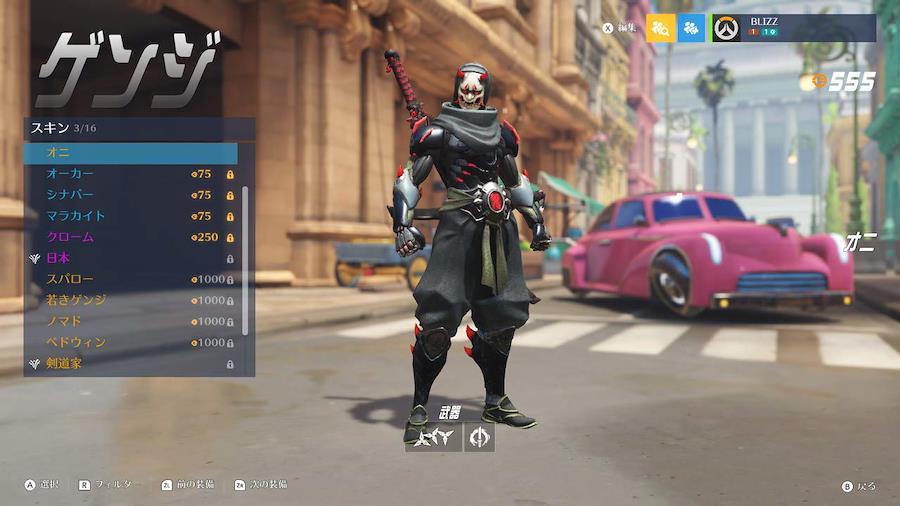Select the 剣道家 skin entry
Screen dimensions: 900x506
coord(130,363)
